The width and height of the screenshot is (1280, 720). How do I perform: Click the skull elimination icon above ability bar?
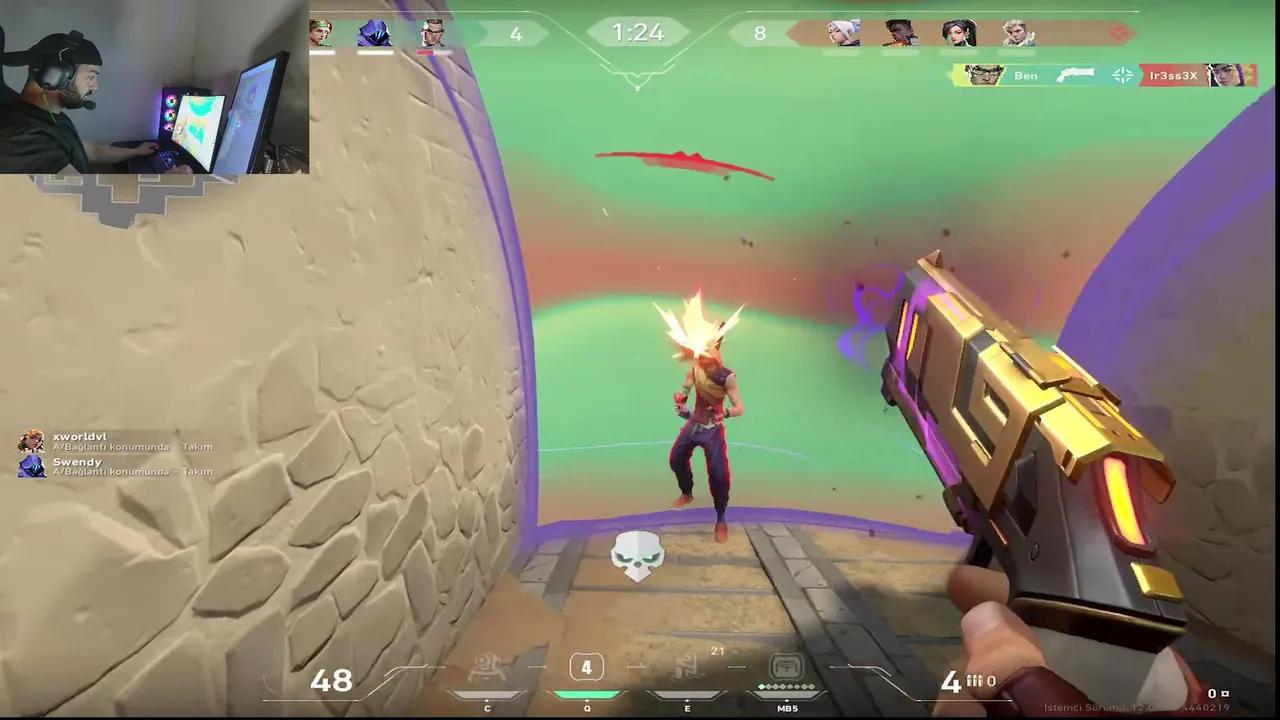638,557
